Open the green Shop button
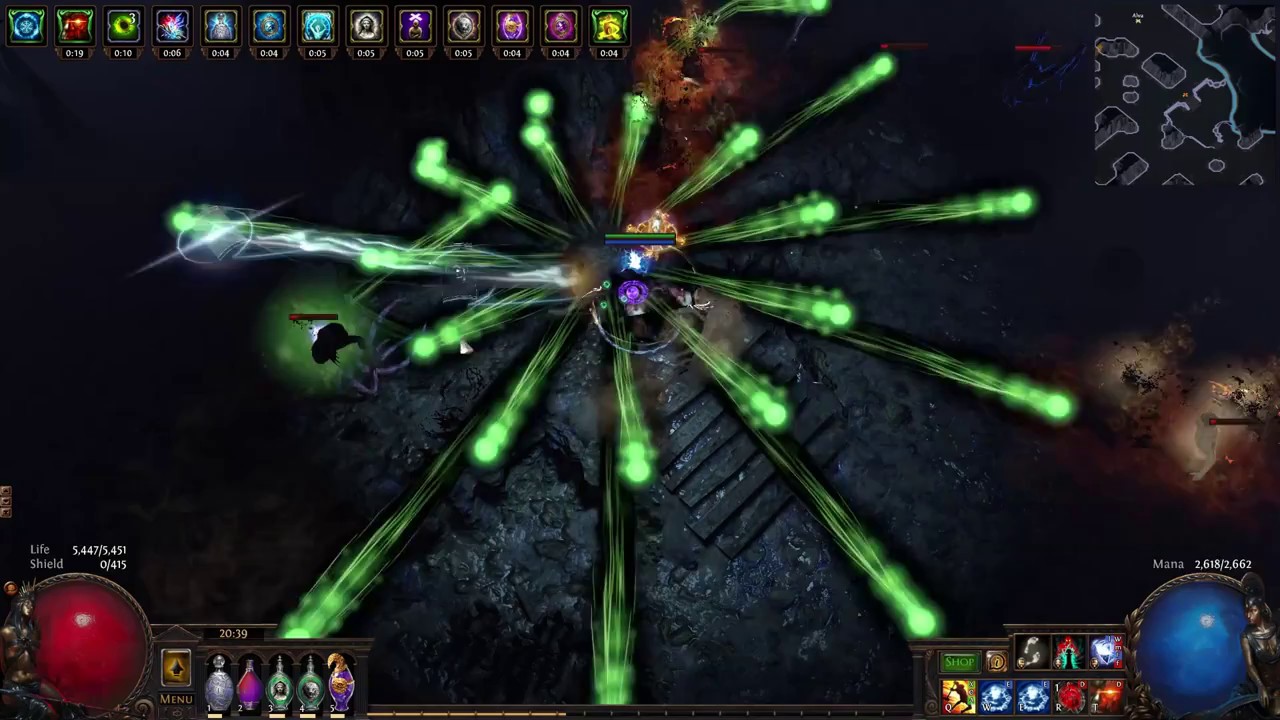 (x=959, y=662)
